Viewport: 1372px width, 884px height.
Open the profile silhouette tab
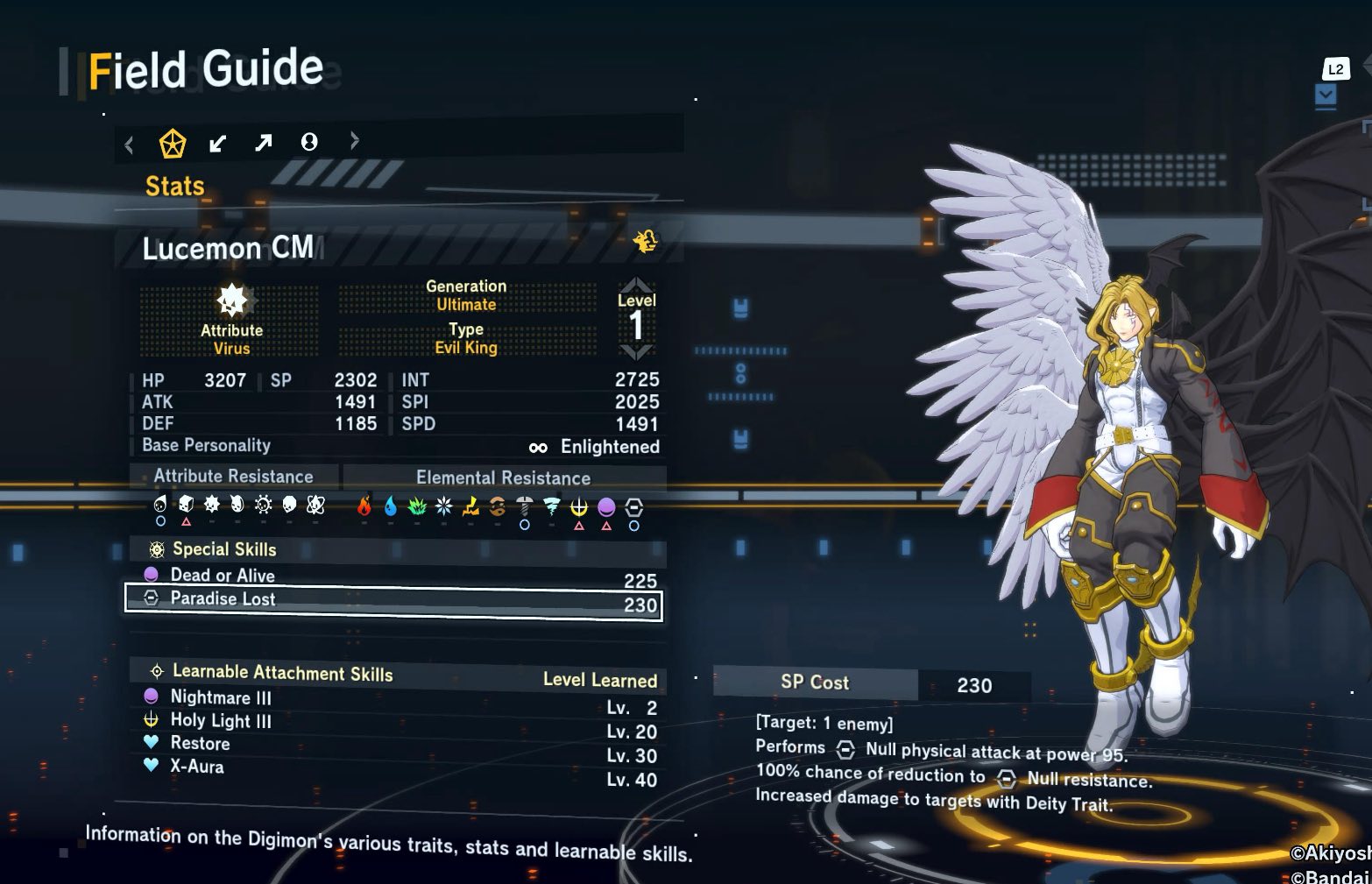[x=309, y=142]
